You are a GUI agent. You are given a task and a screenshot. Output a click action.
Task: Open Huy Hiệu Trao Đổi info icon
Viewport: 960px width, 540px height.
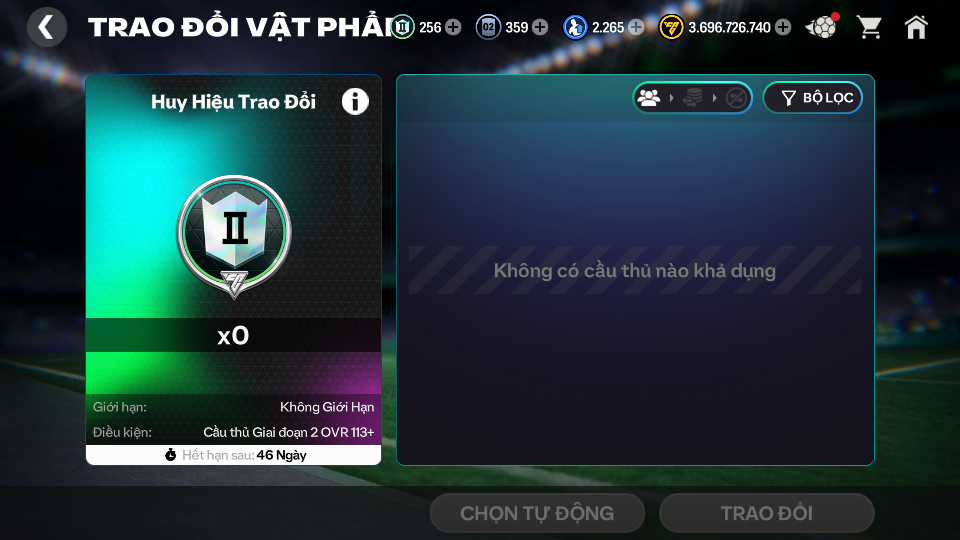point(355,101)
